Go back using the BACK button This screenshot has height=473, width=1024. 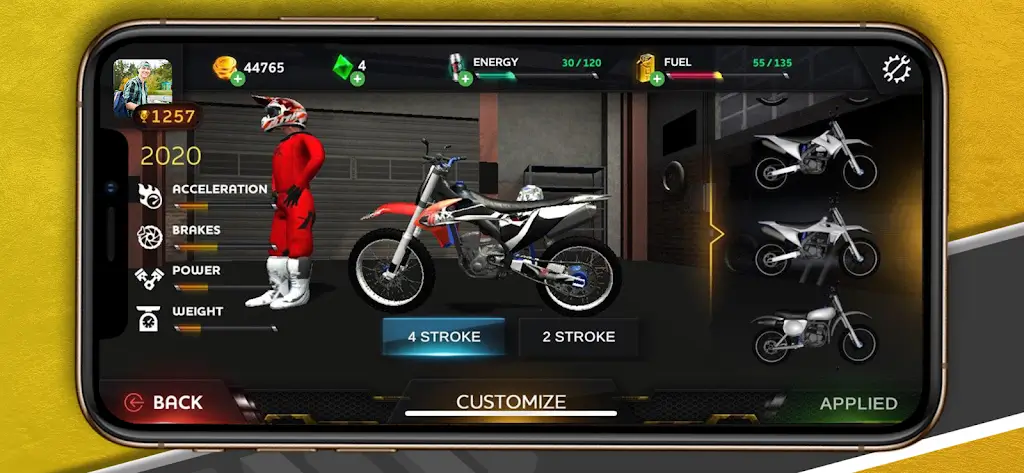click(x=165, y=403)
